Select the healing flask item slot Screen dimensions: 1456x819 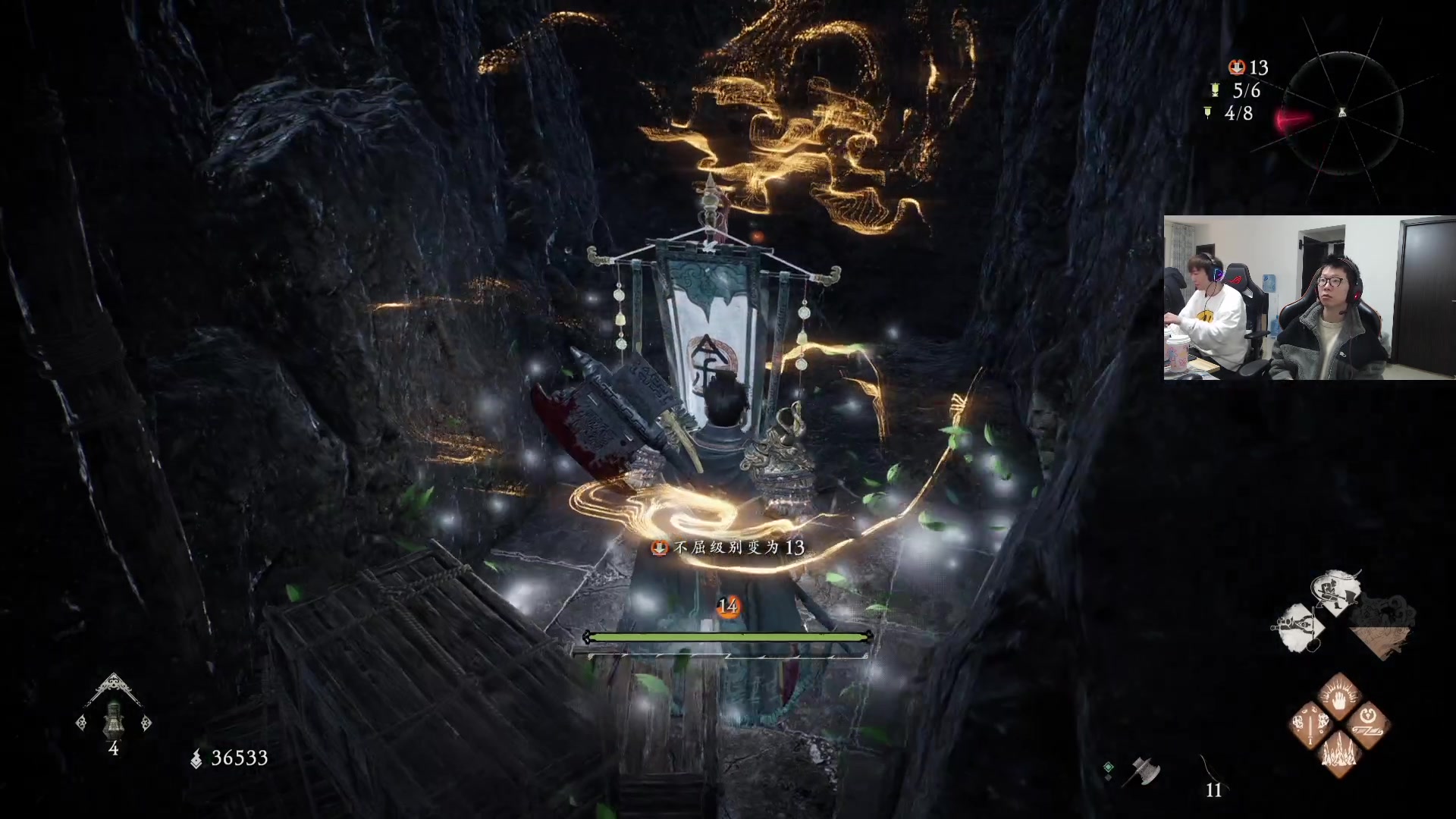(114, 719)
